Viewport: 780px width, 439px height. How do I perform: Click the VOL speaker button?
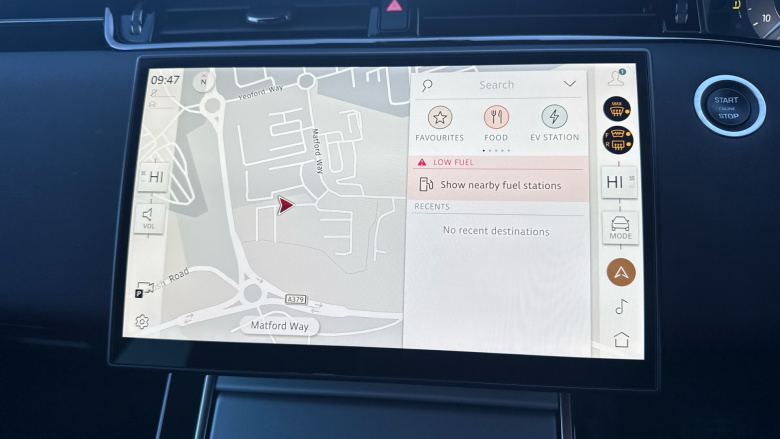148,218
